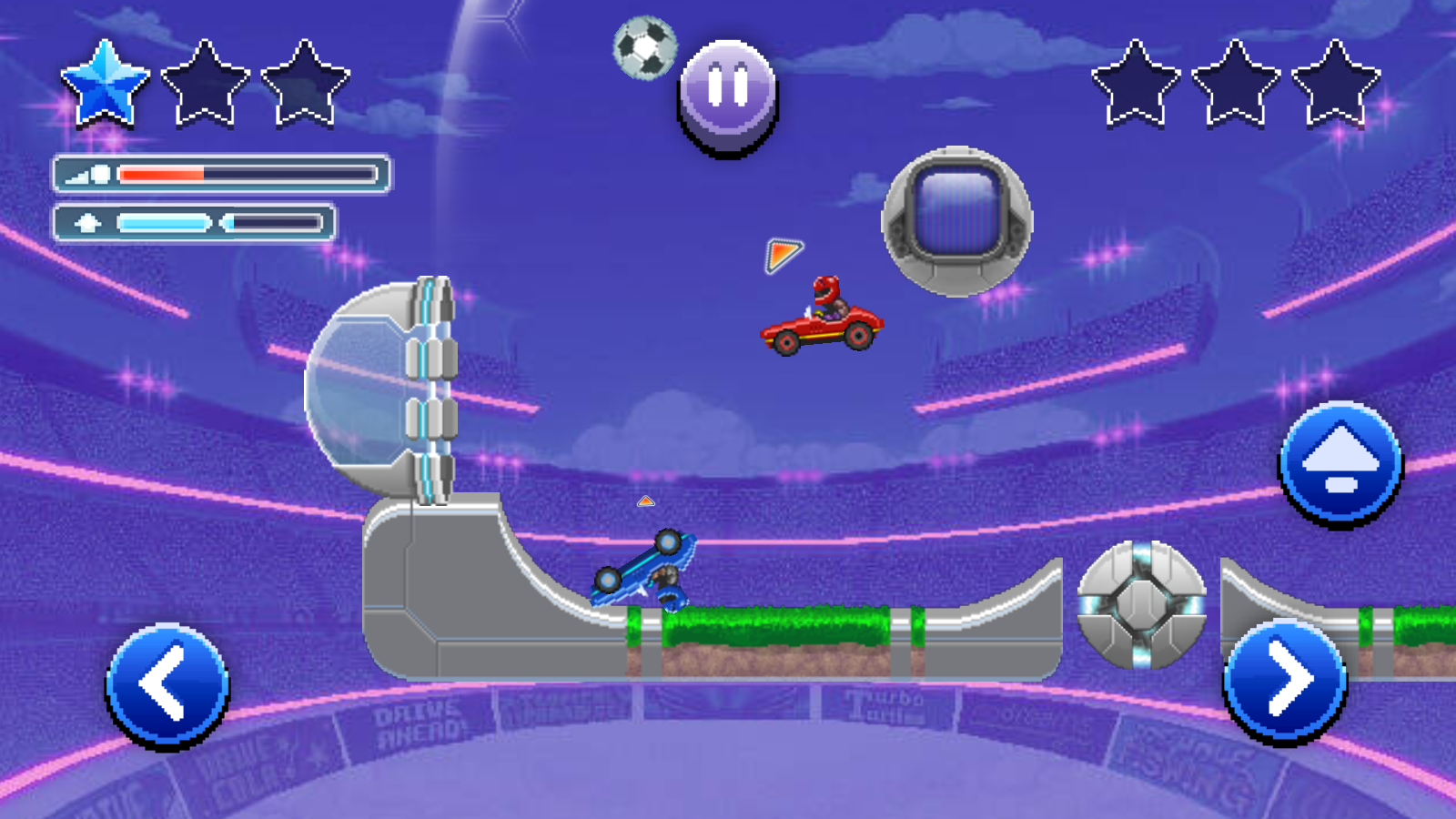Tap the left arrow drive button
This screenshot has width=1456, height=819.
pos(167,685)
